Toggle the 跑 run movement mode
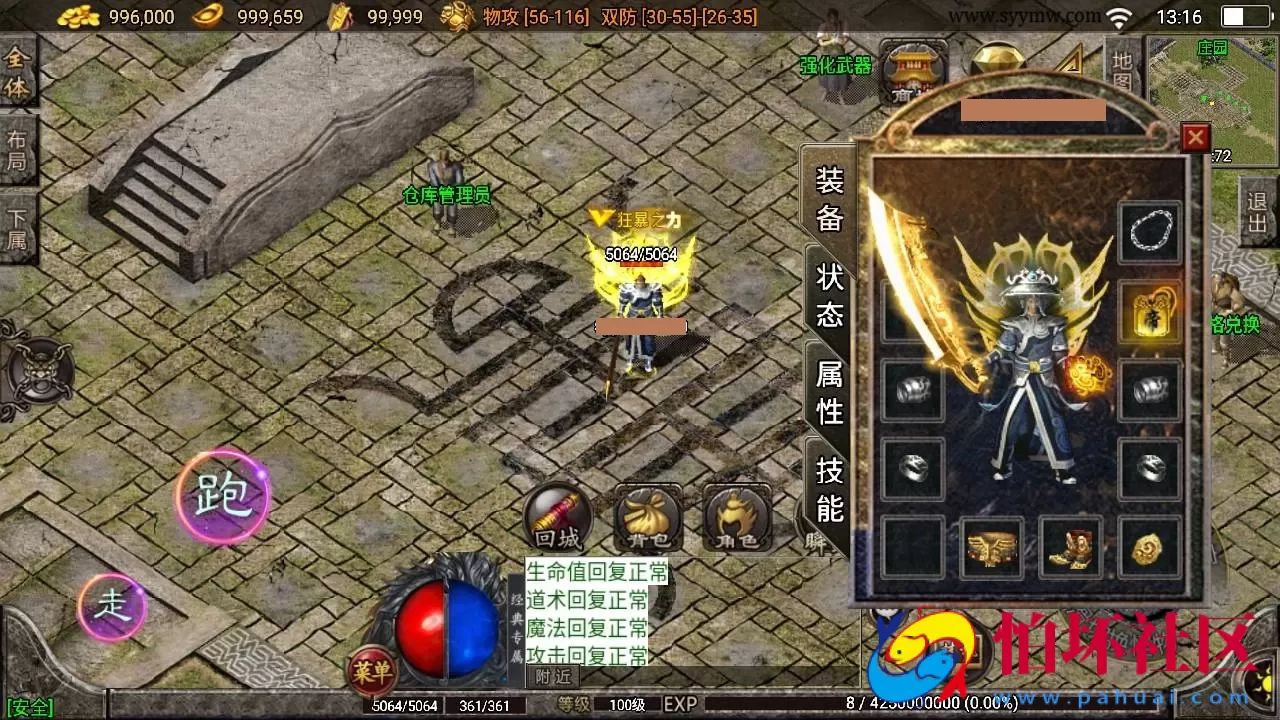Image resolution: width=1280 pixels, height=720 pixels. tap(222, 495)
